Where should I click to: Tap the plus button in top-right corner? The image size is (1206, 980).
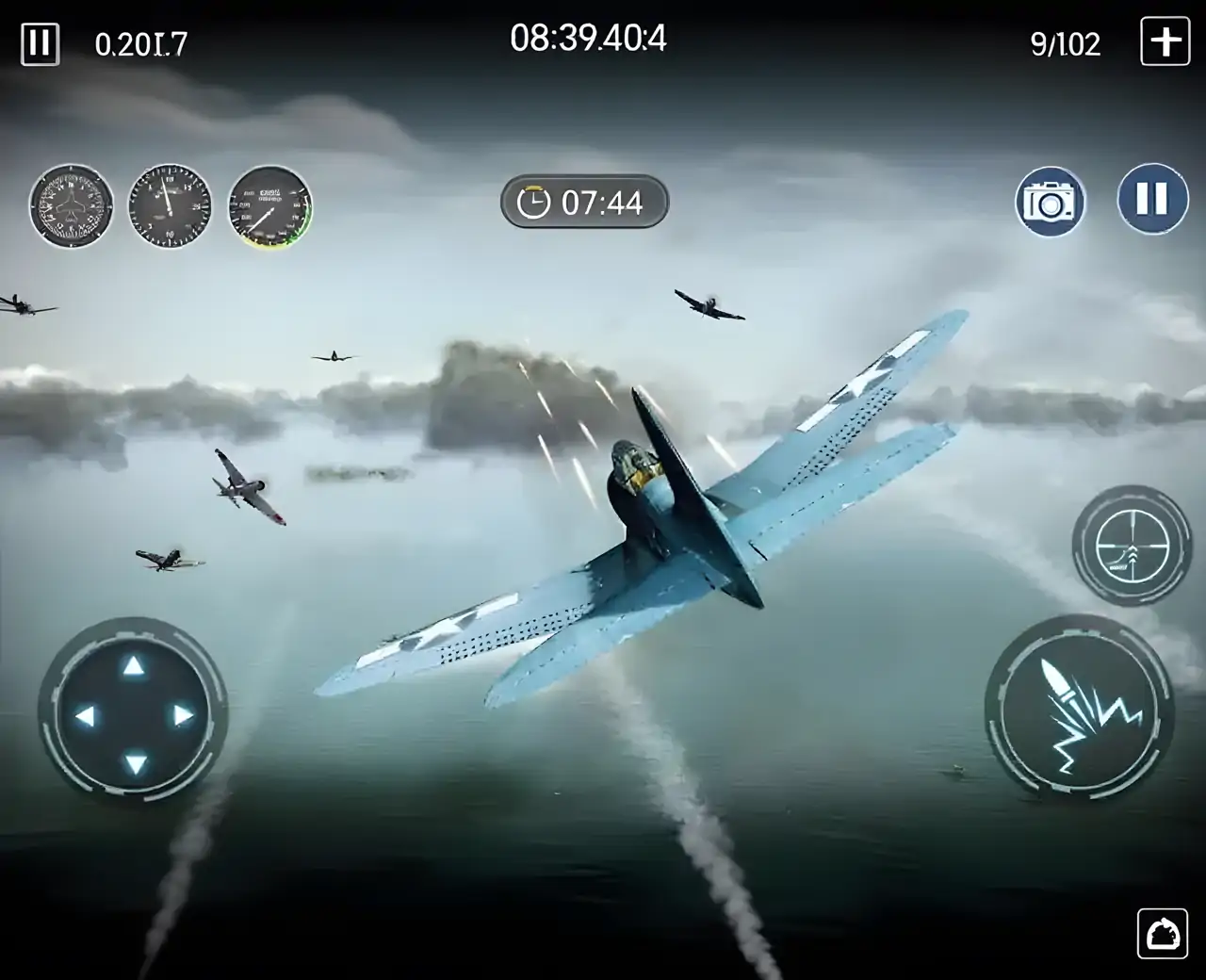pos(1165,42)
